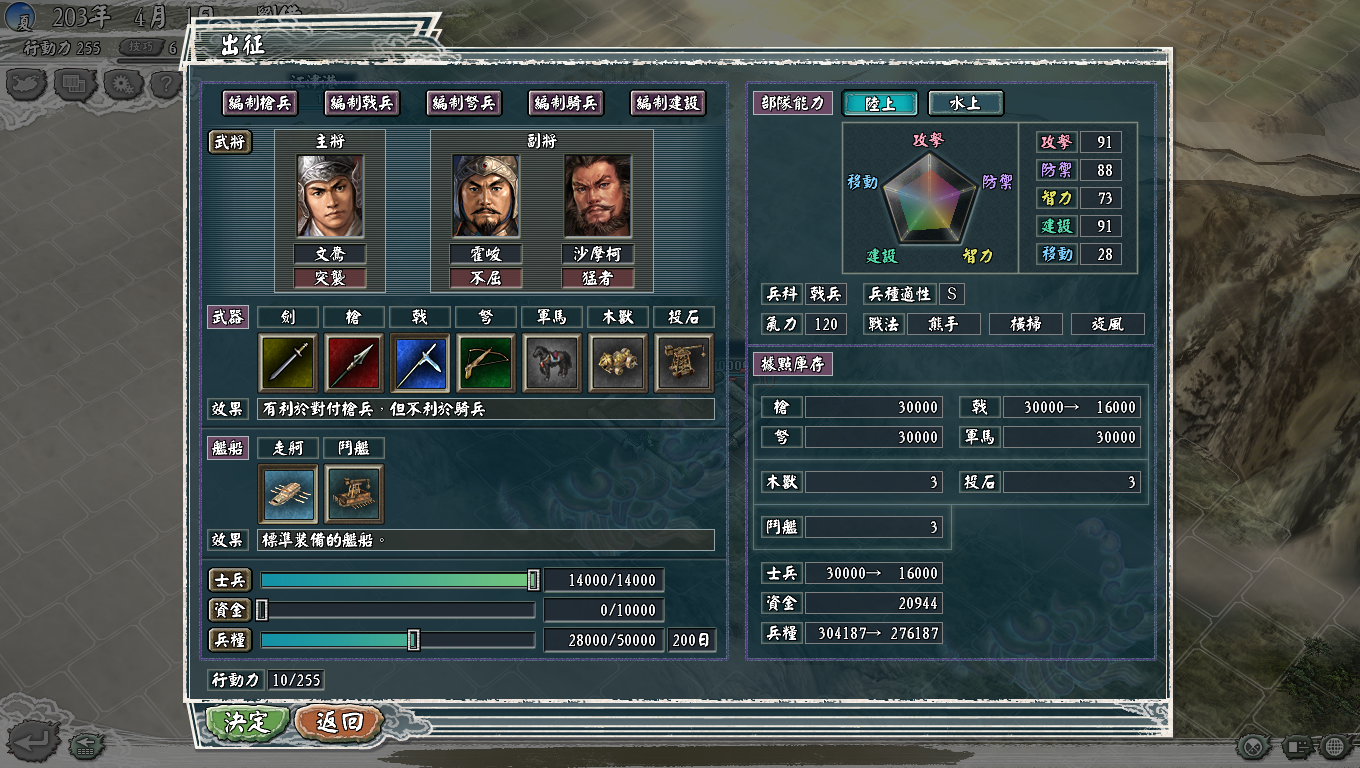Select the 編制戟兵 halberdier formation button

tap(361, 103)
